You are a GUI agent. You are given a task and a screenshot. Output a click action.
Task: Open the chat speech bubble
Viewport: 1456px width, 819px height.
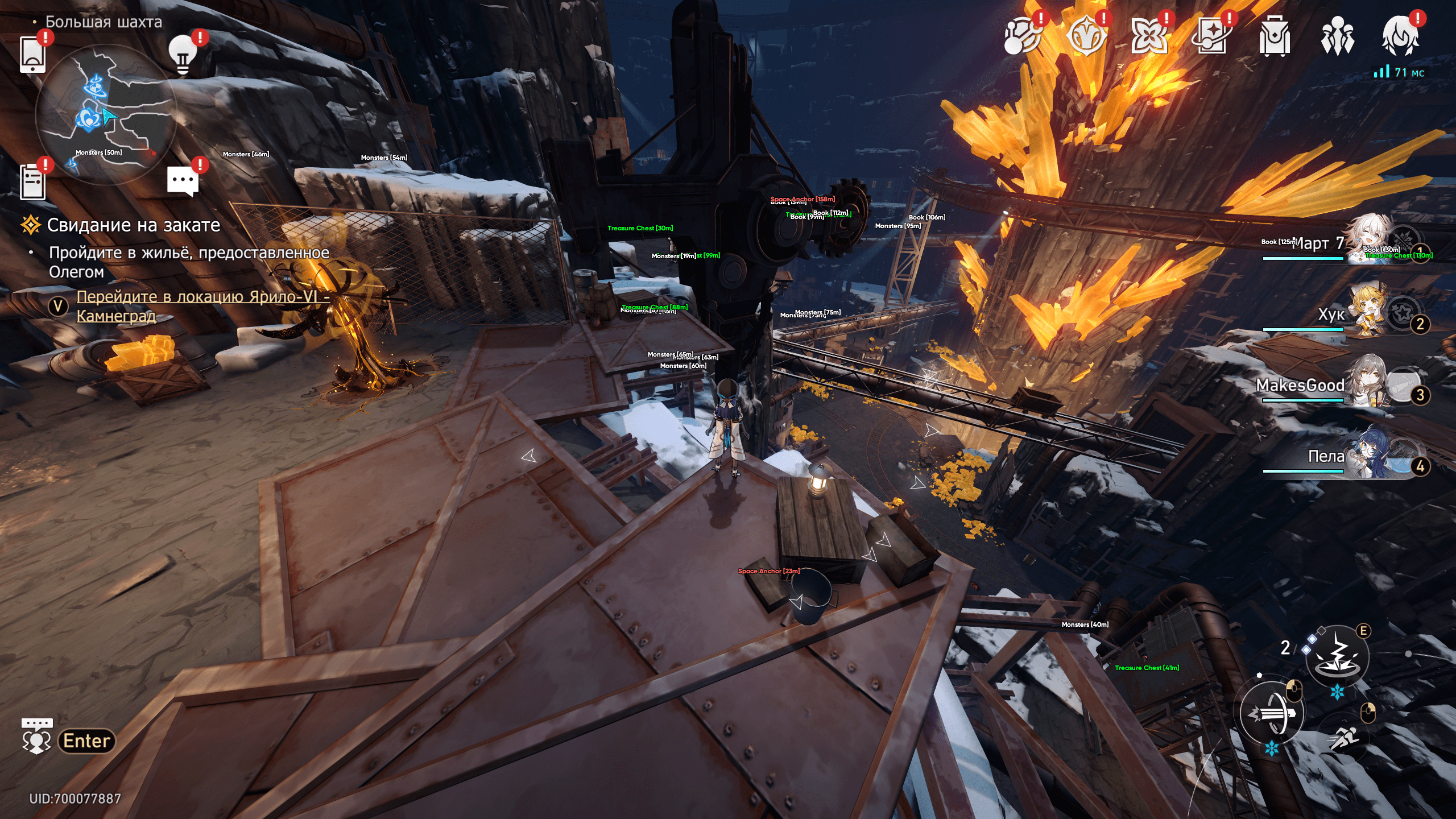click(x=183, y=182)
